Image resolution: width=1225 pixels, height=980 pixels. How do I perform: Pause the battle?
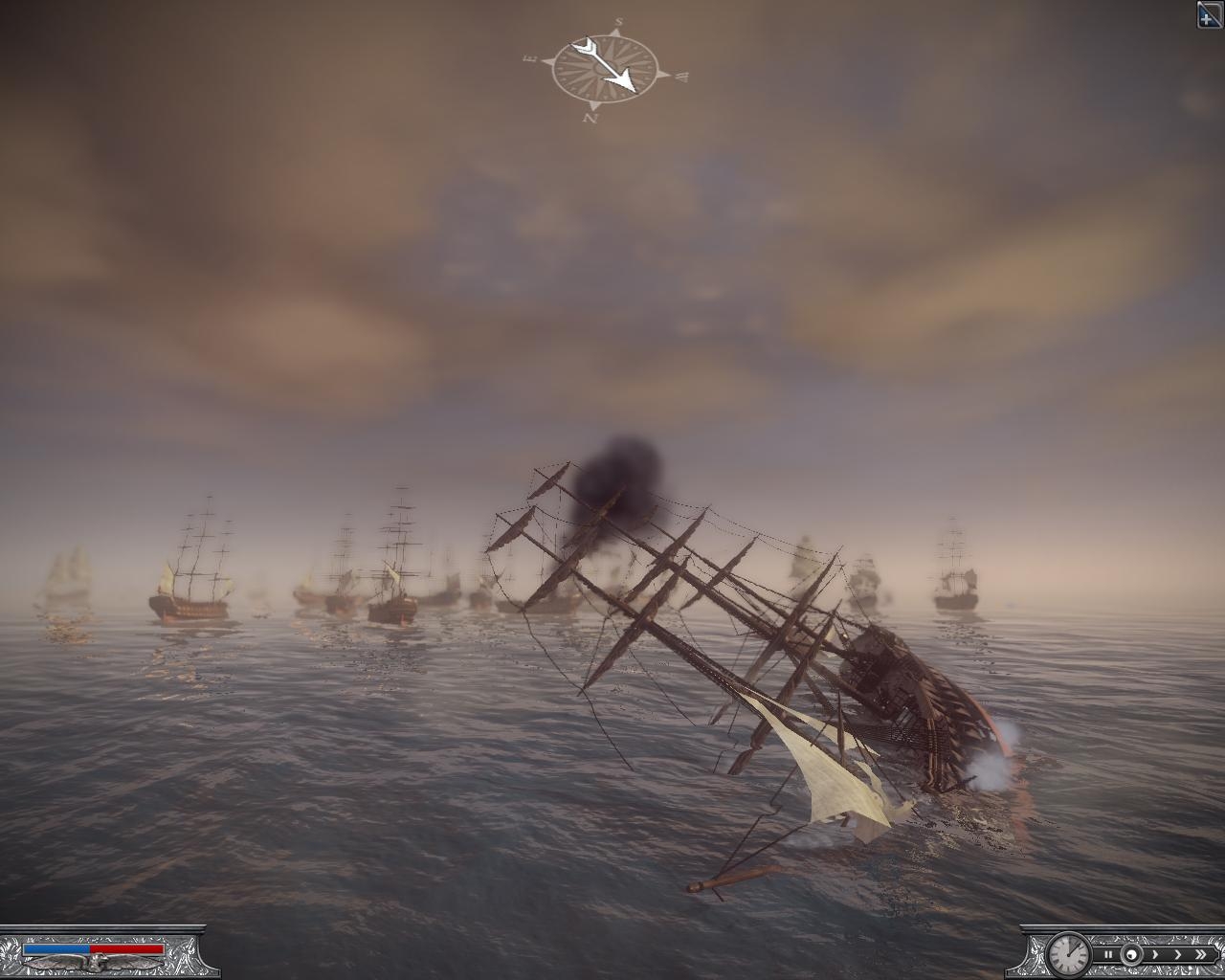1108,954
